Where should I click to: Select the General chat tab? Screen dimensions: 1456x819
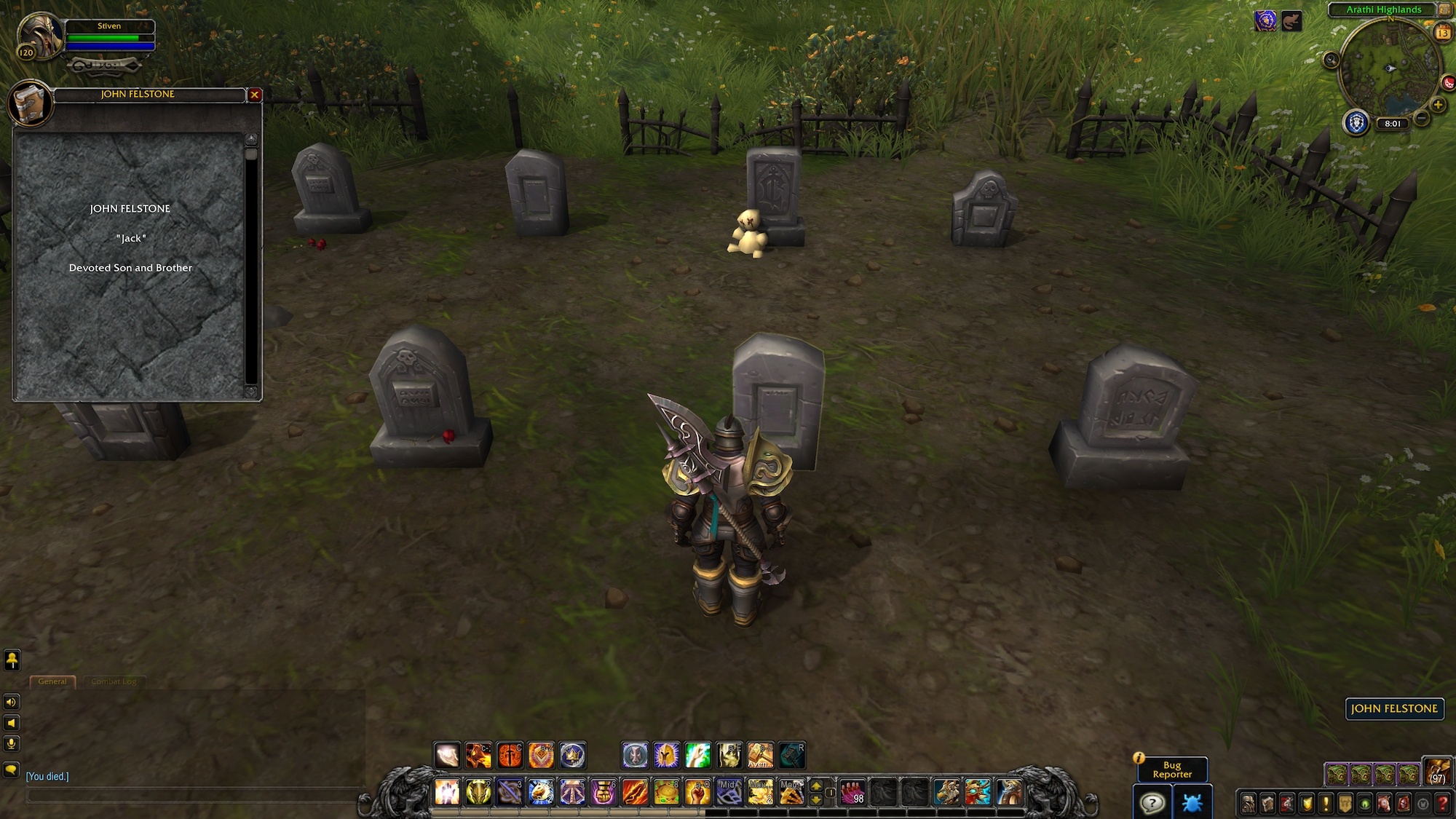point(54,681)
